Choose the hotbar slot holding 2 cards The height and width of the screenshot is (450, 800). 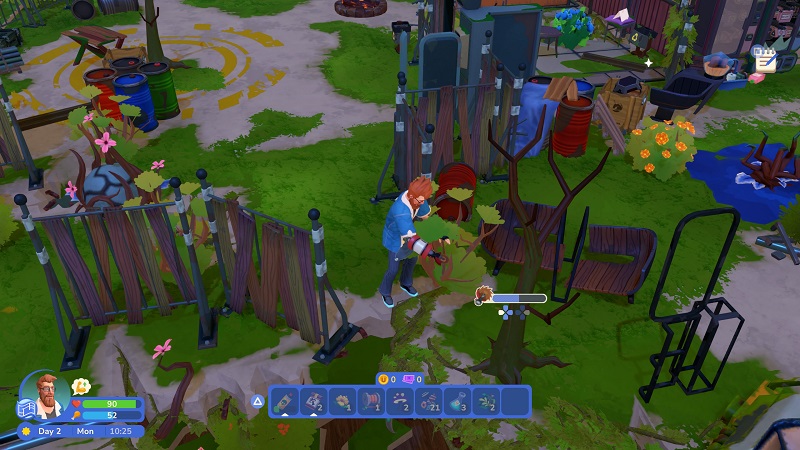click(x=313, y=401)
